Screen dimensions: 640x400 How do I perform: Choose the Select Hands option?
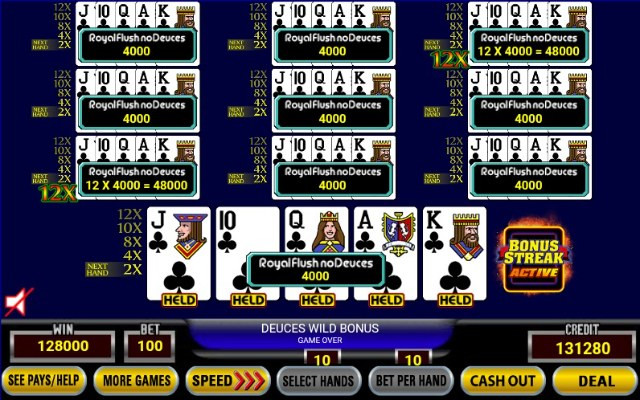pyautogui.click(x=318, y=380)
